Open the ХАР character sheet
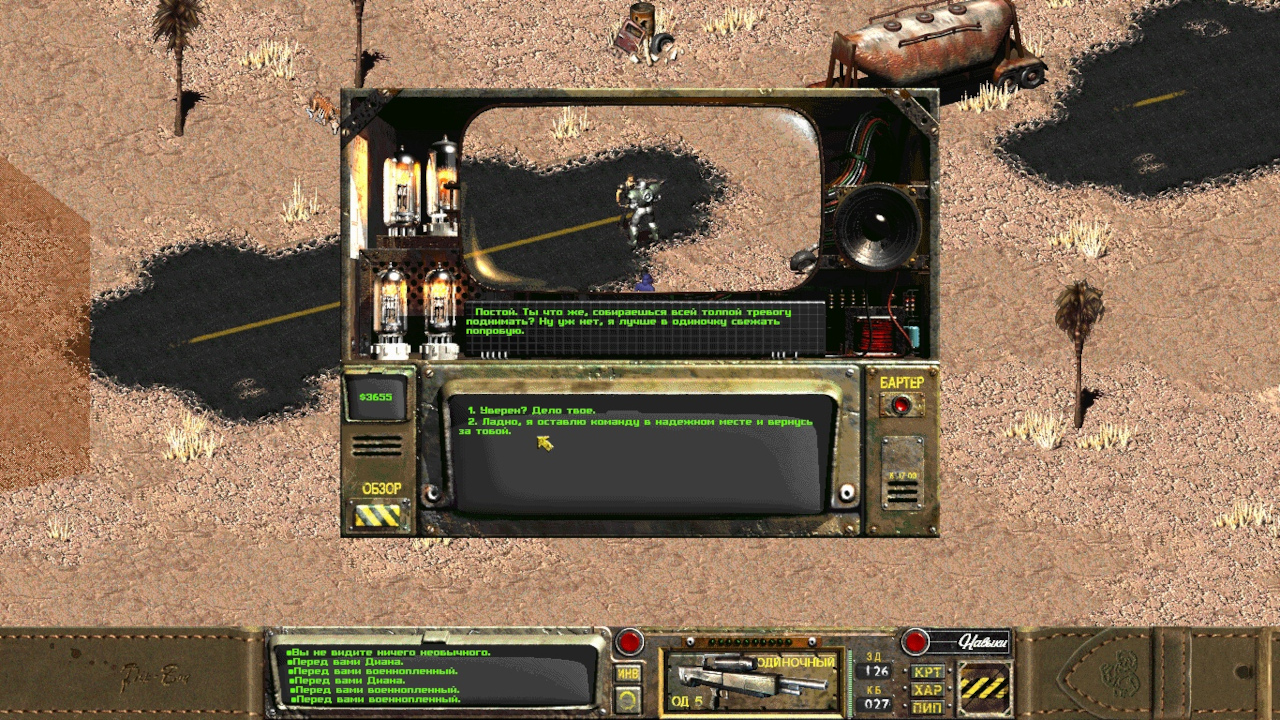 coord(928,690)
